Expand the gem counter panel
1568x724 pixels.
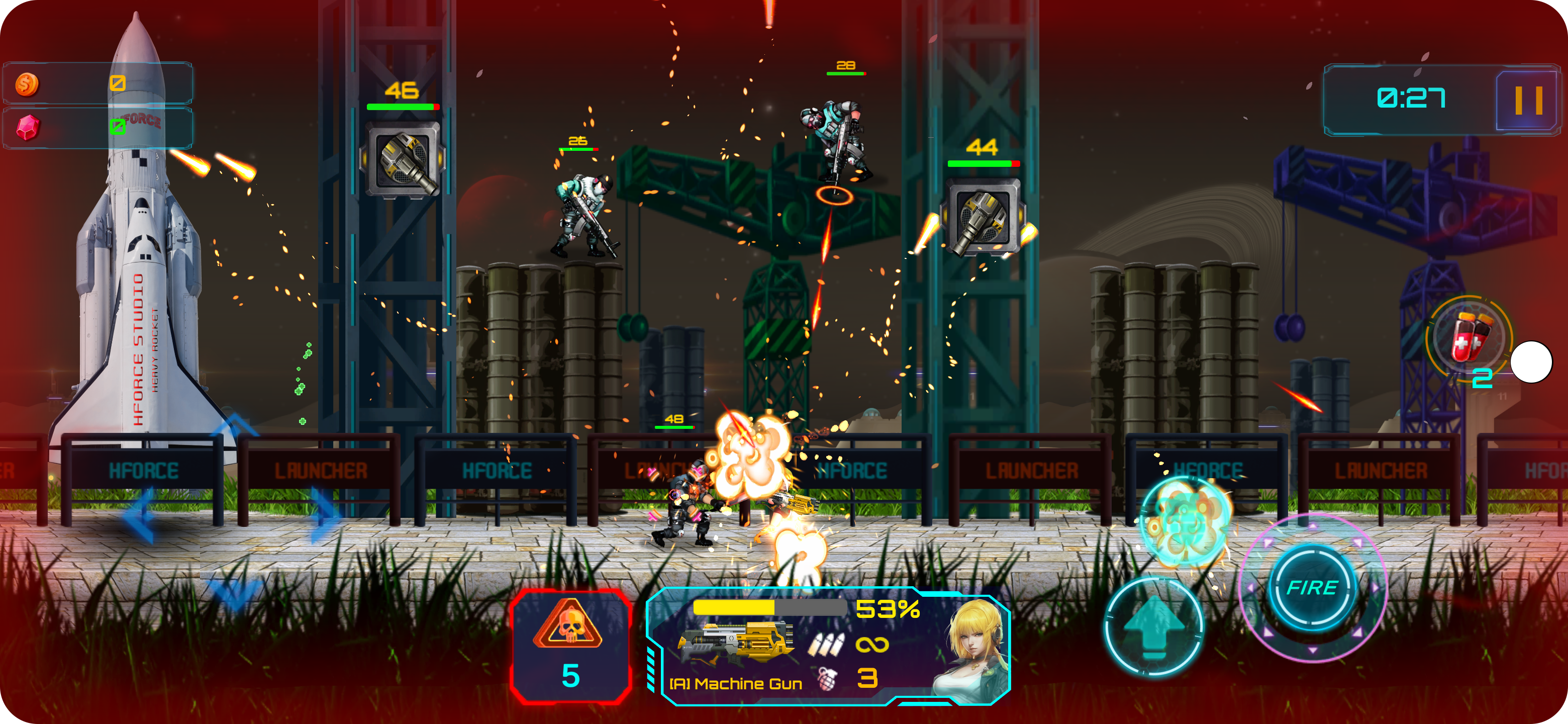99,127
